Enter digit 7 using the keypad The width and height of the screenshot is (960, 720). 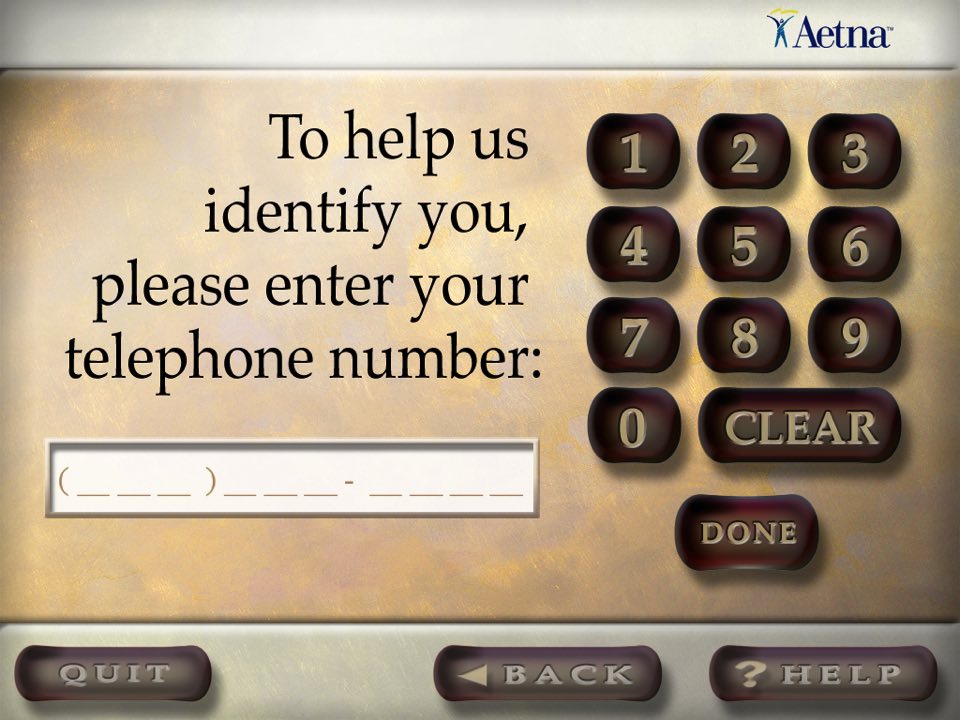[633, 336]
